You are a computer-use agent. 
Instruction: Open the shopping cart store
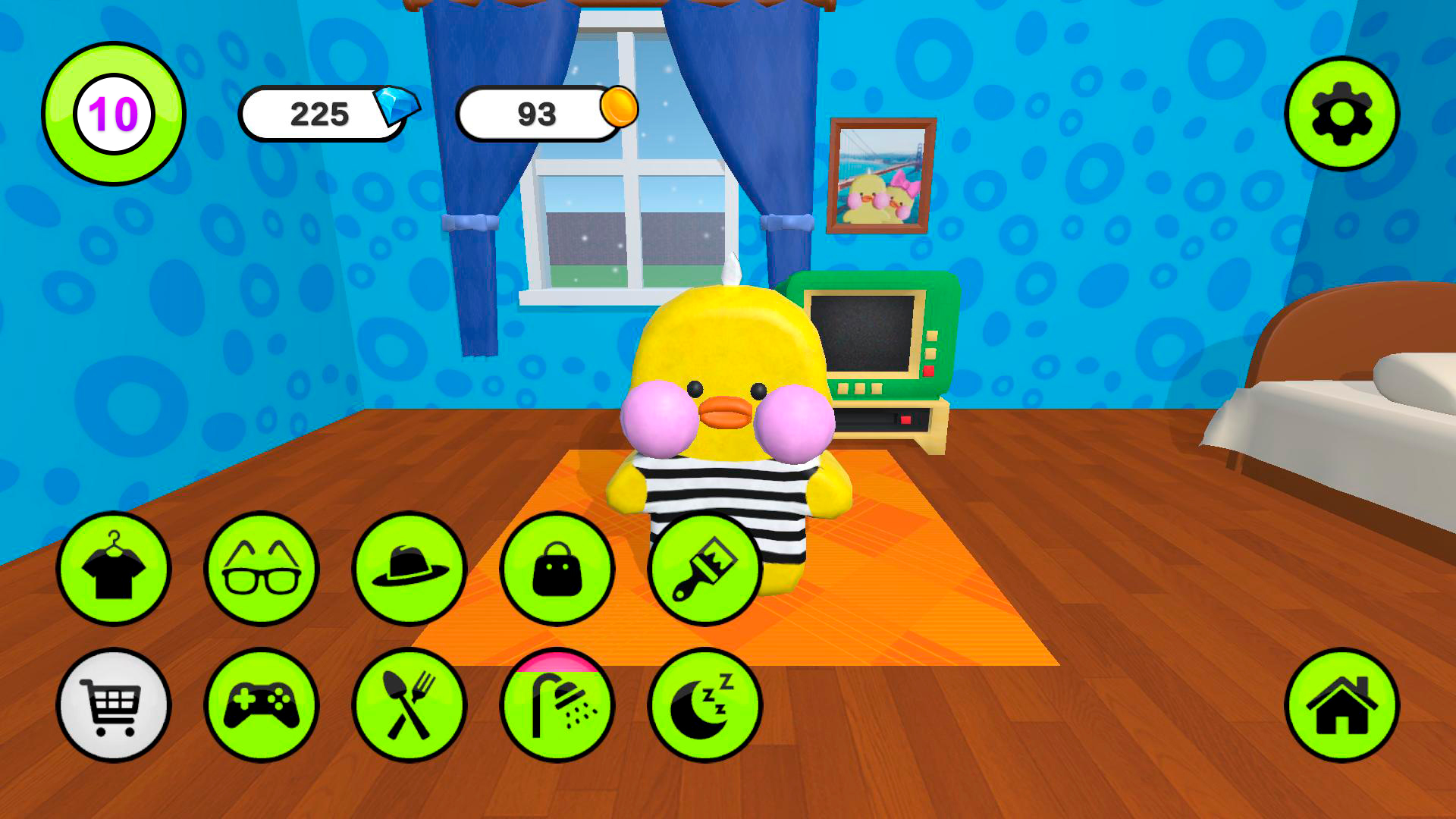click(114, 705)
